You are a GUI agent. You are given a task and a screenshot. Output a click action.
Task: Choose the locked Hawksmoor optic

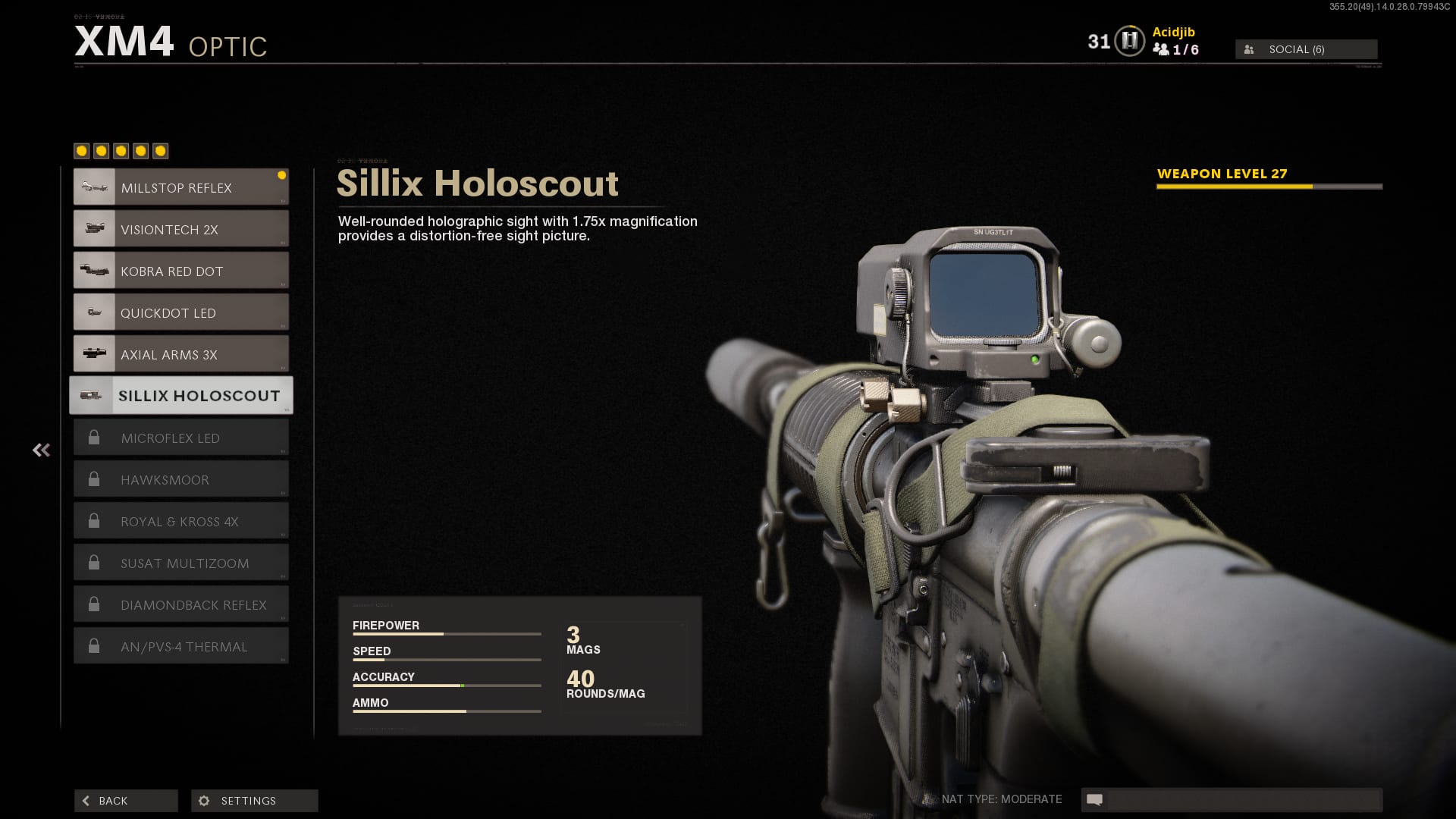[x=180, y=479]
